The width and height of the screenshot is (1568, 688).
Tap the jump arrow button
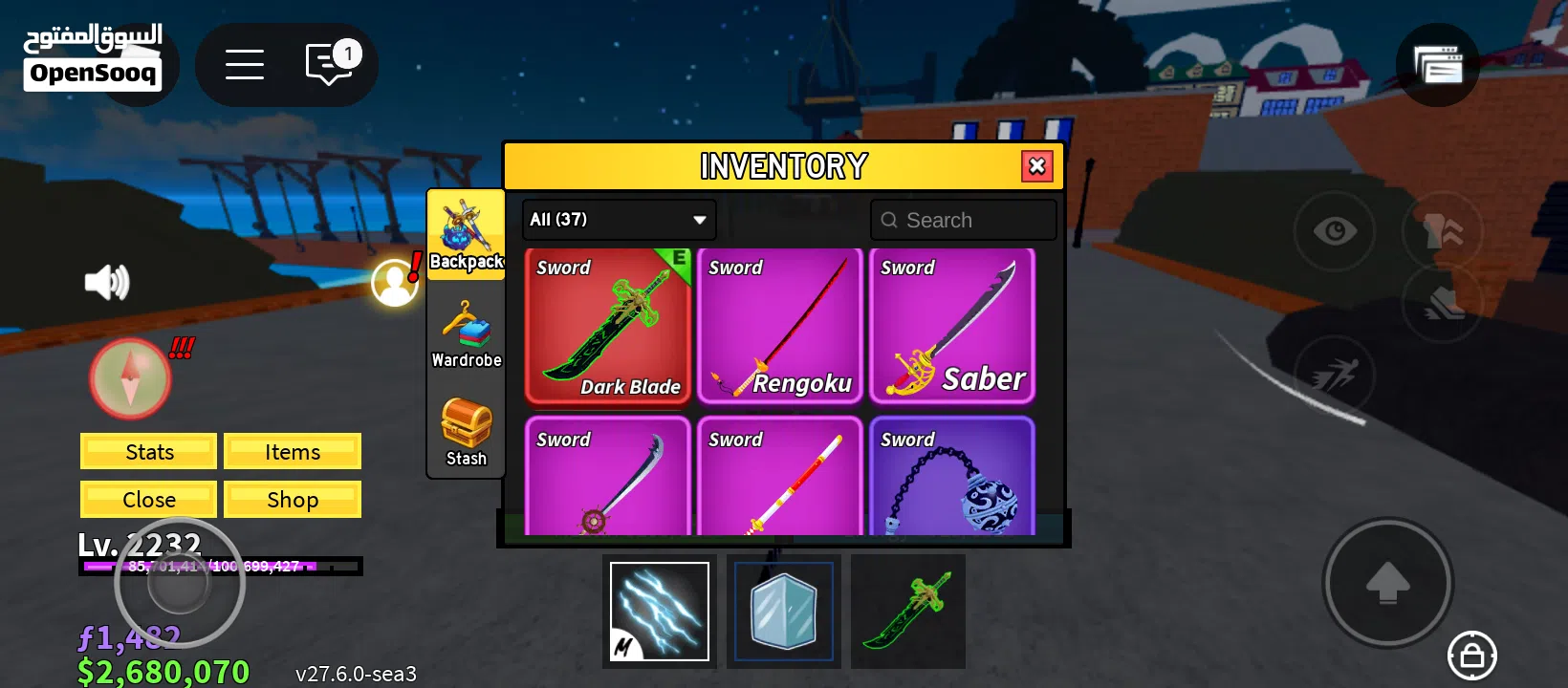(1387, 583)
